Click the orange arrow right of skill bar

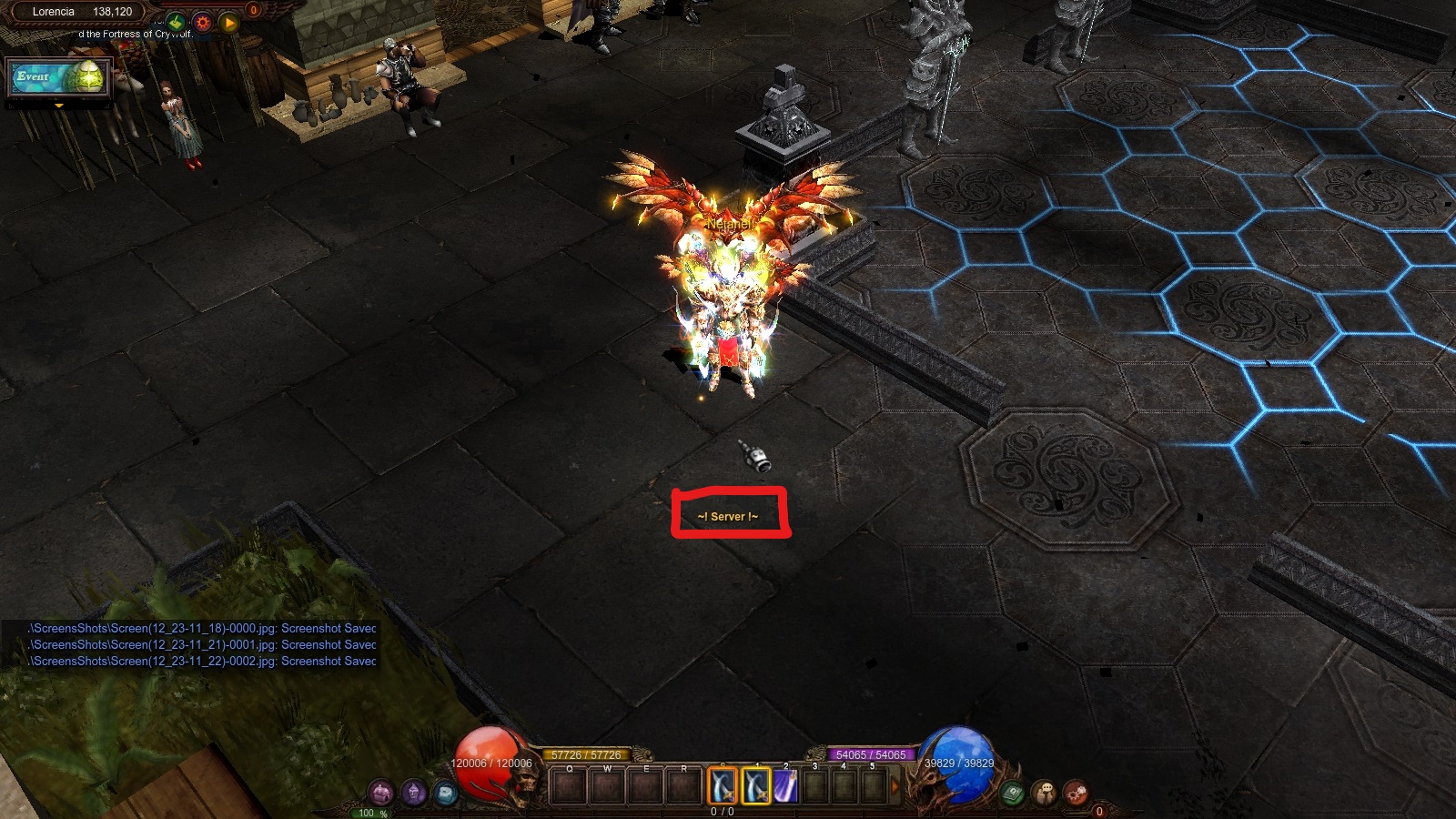point(895,786)
